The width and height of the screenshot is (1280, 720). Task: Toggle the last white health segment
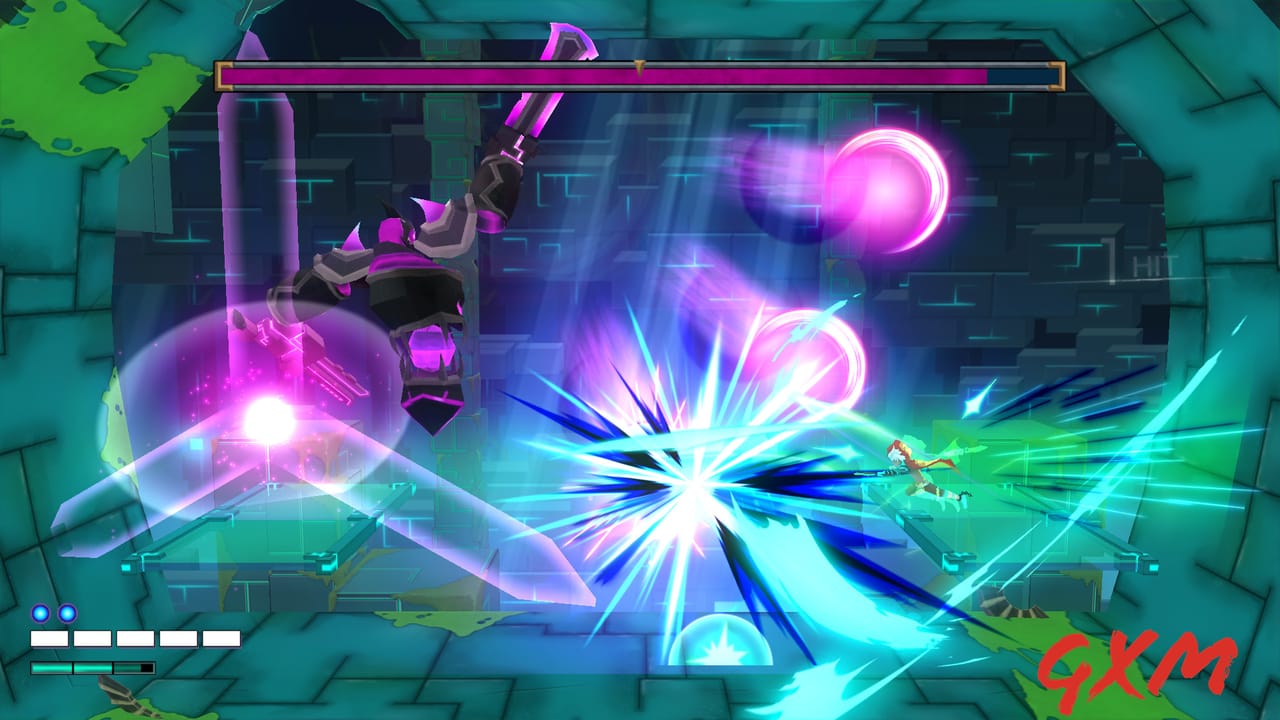click(221, 637)
